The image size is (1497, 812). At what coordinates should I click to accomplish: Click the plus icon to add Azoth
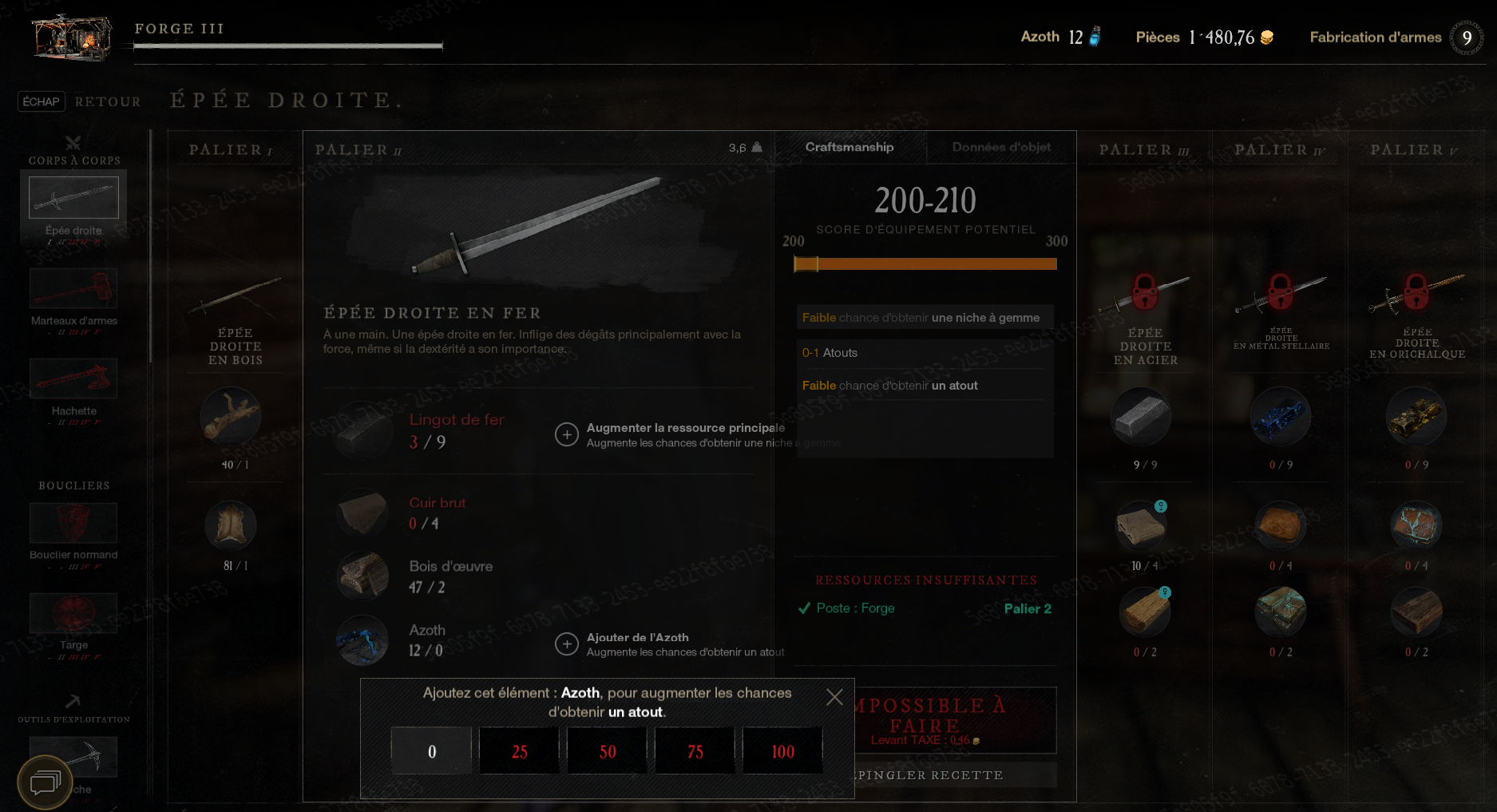[567, 644]
